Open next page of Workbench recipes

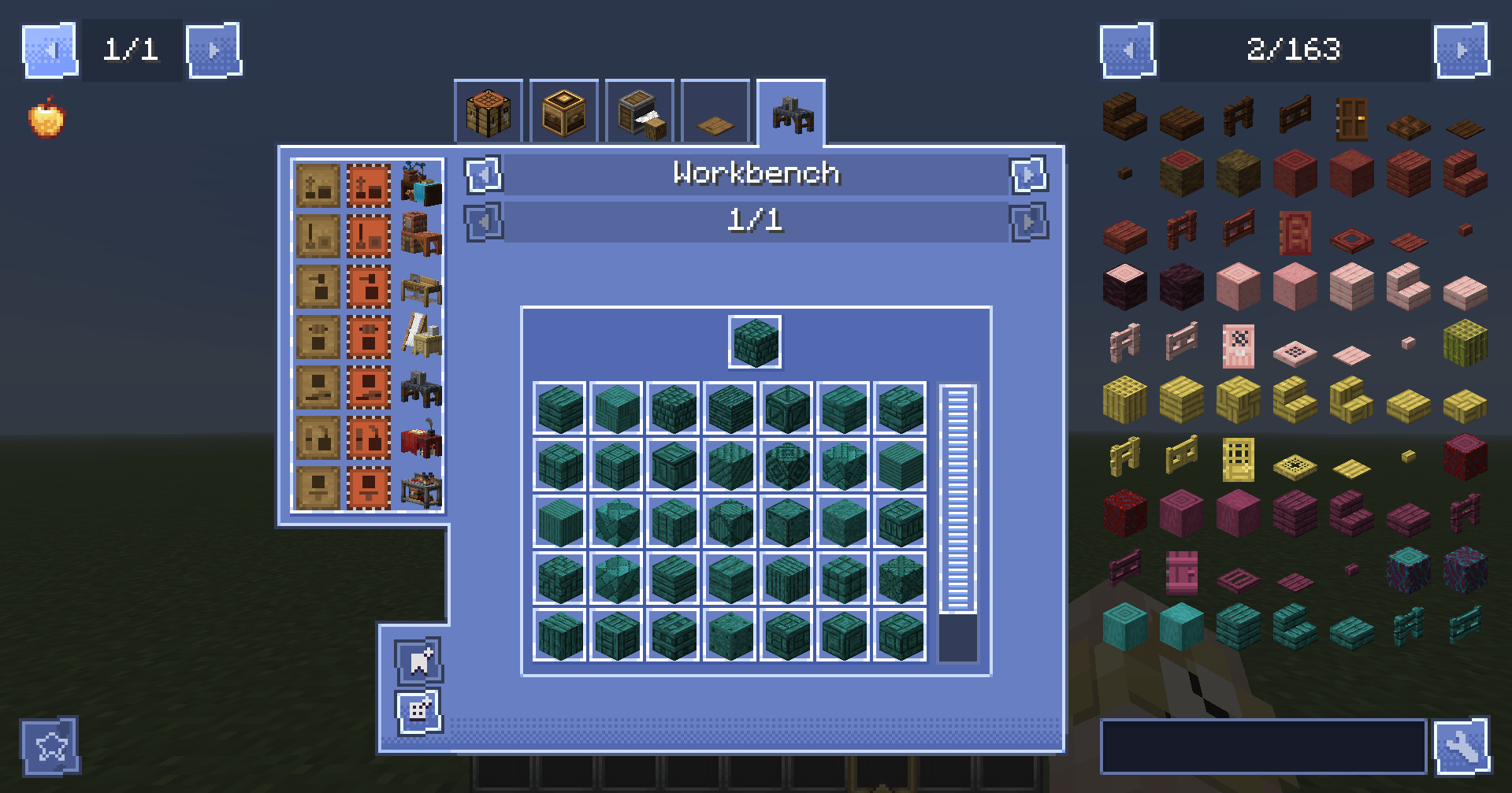coord(1028,221)
